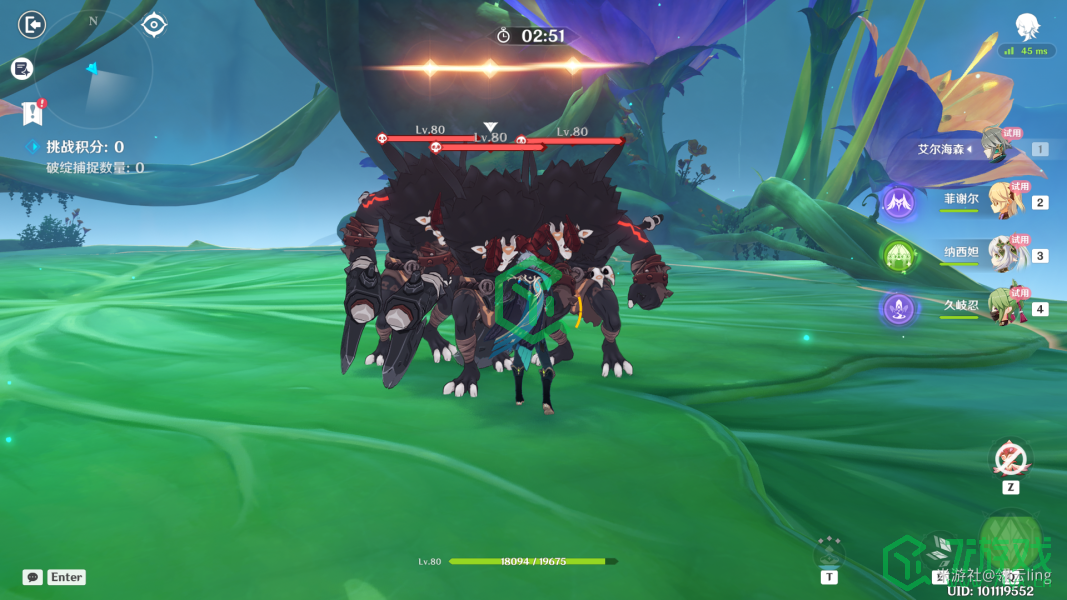Open the chat bubble icon

(x=33, y=577)
